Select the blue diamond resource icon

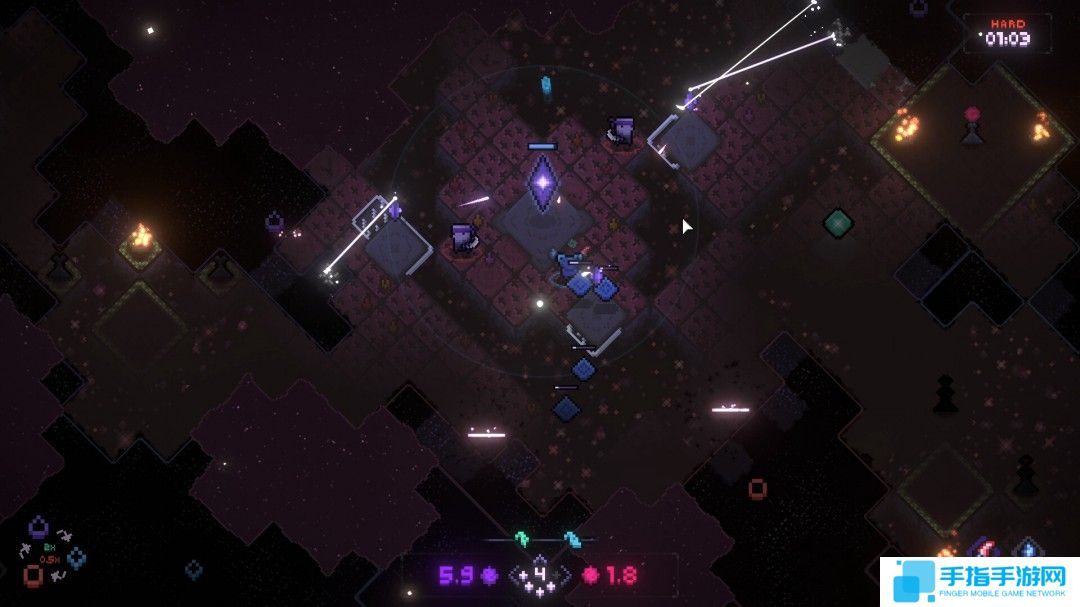77,557
